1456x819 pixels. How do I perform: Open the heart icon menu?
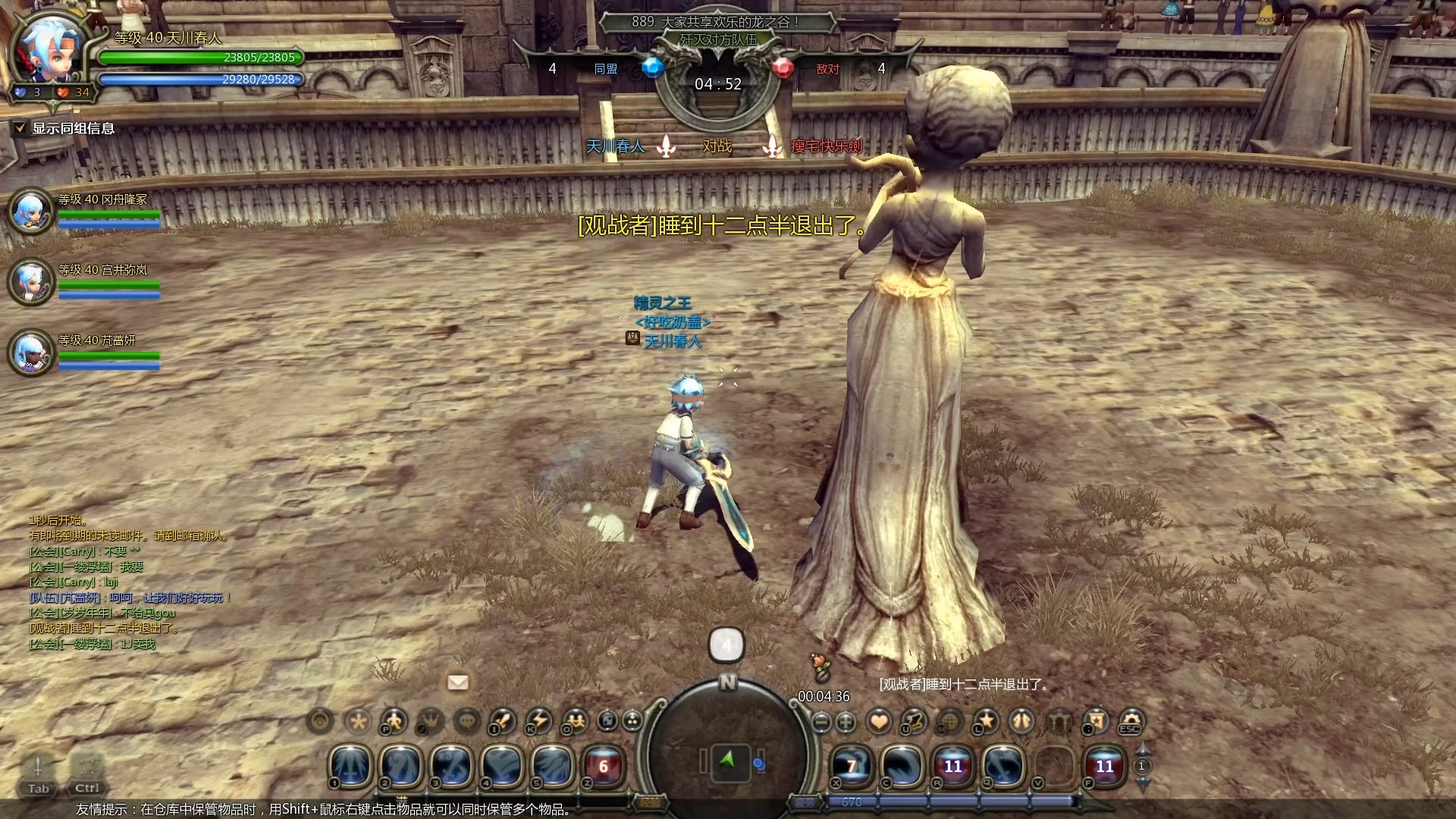tap(879, 721)
